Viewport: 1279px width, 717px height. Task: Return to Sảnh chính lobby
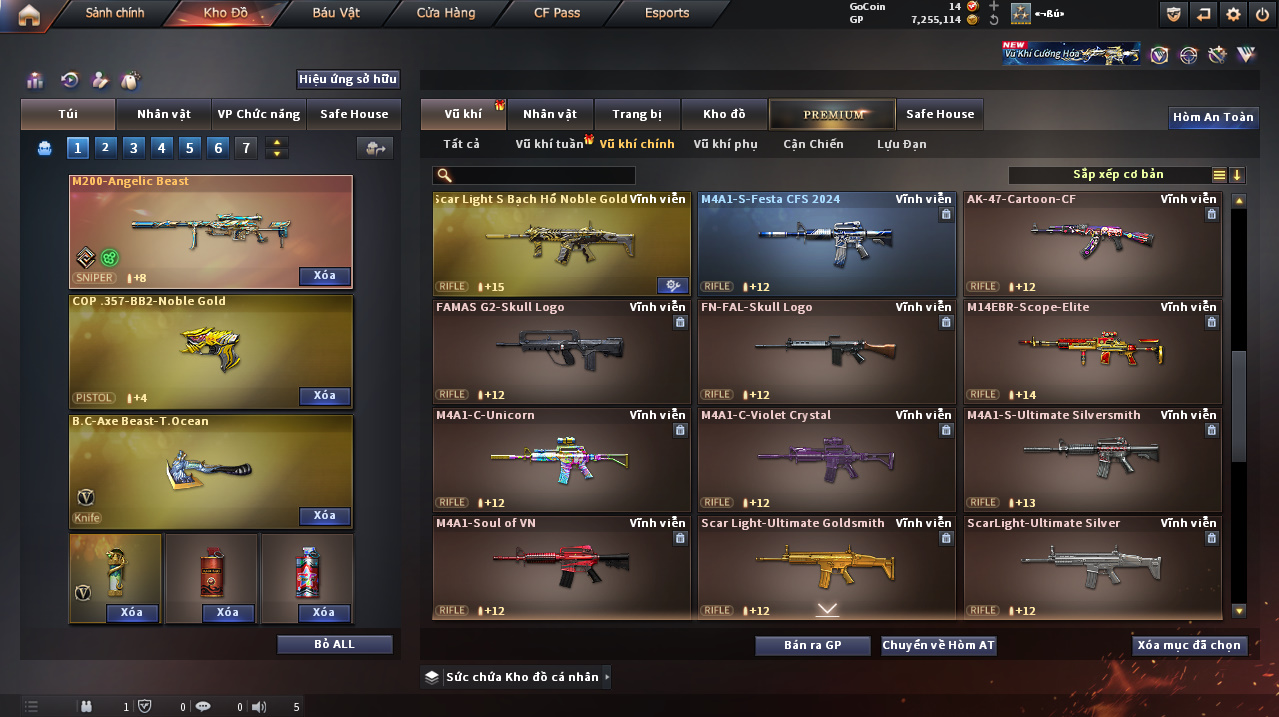tap(114, 13)
